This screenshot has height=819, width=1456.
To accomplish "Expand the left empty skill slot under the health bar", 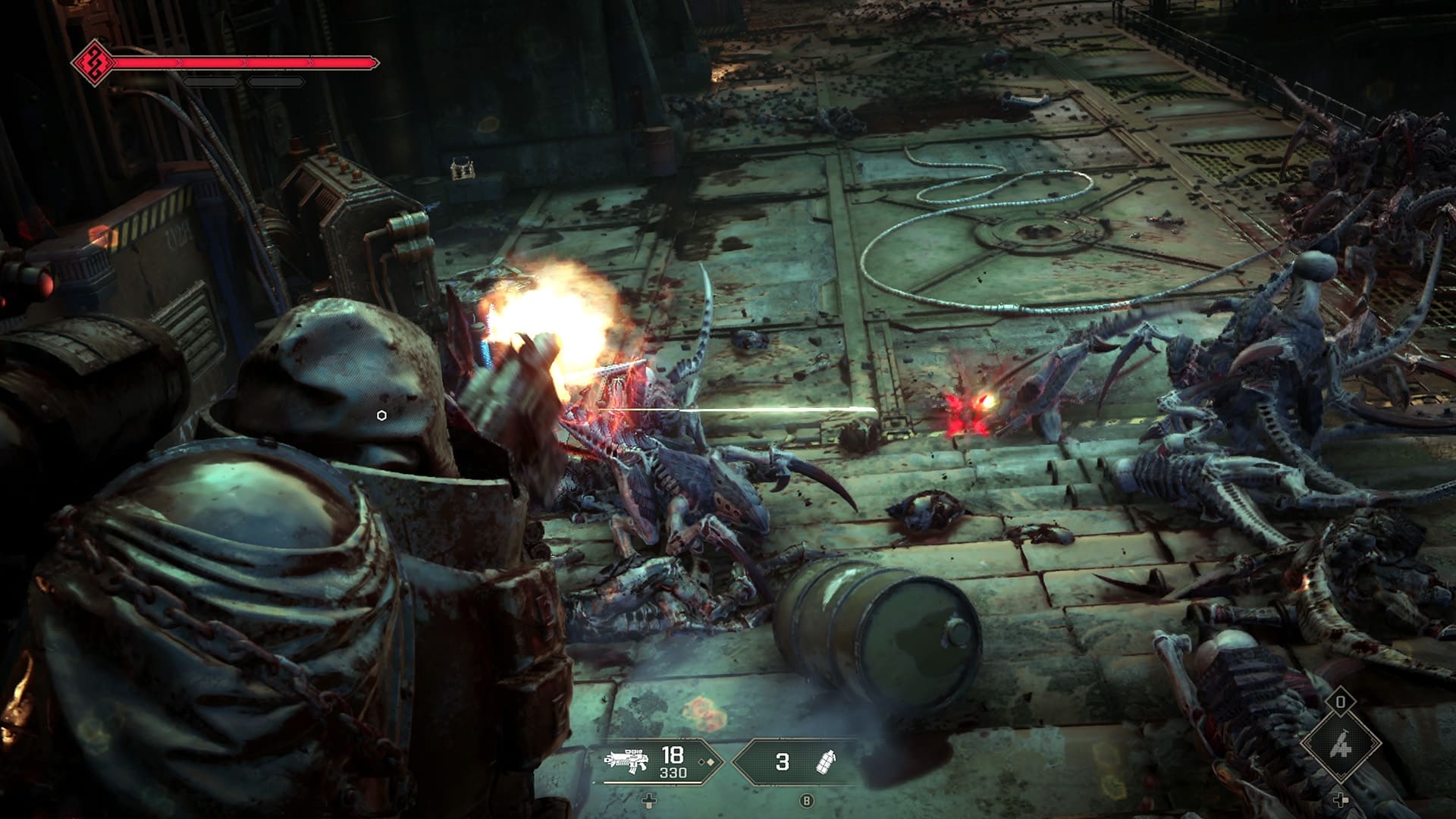I will pos(210,80).
